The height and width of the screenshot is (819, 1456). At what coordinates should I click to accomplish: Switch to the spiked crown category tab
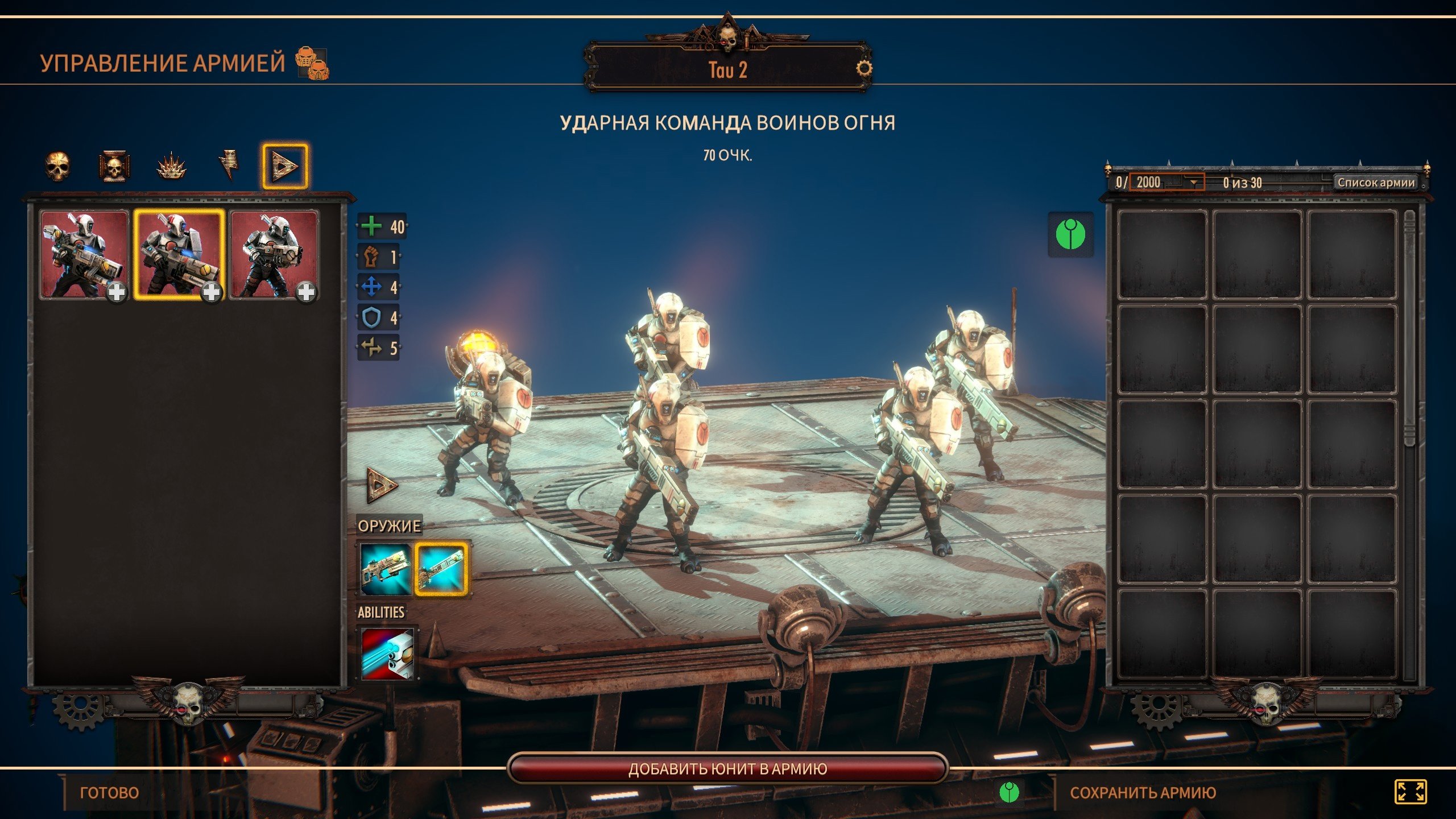171,167
